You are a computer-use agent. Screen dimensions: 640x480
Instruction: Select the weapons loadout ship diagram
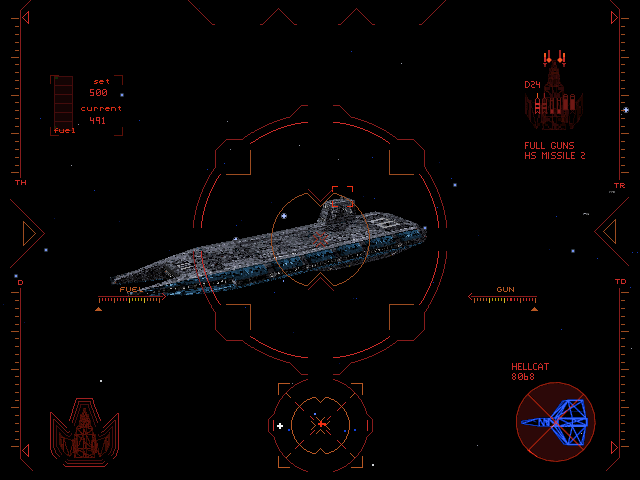[x=554, y=95]
